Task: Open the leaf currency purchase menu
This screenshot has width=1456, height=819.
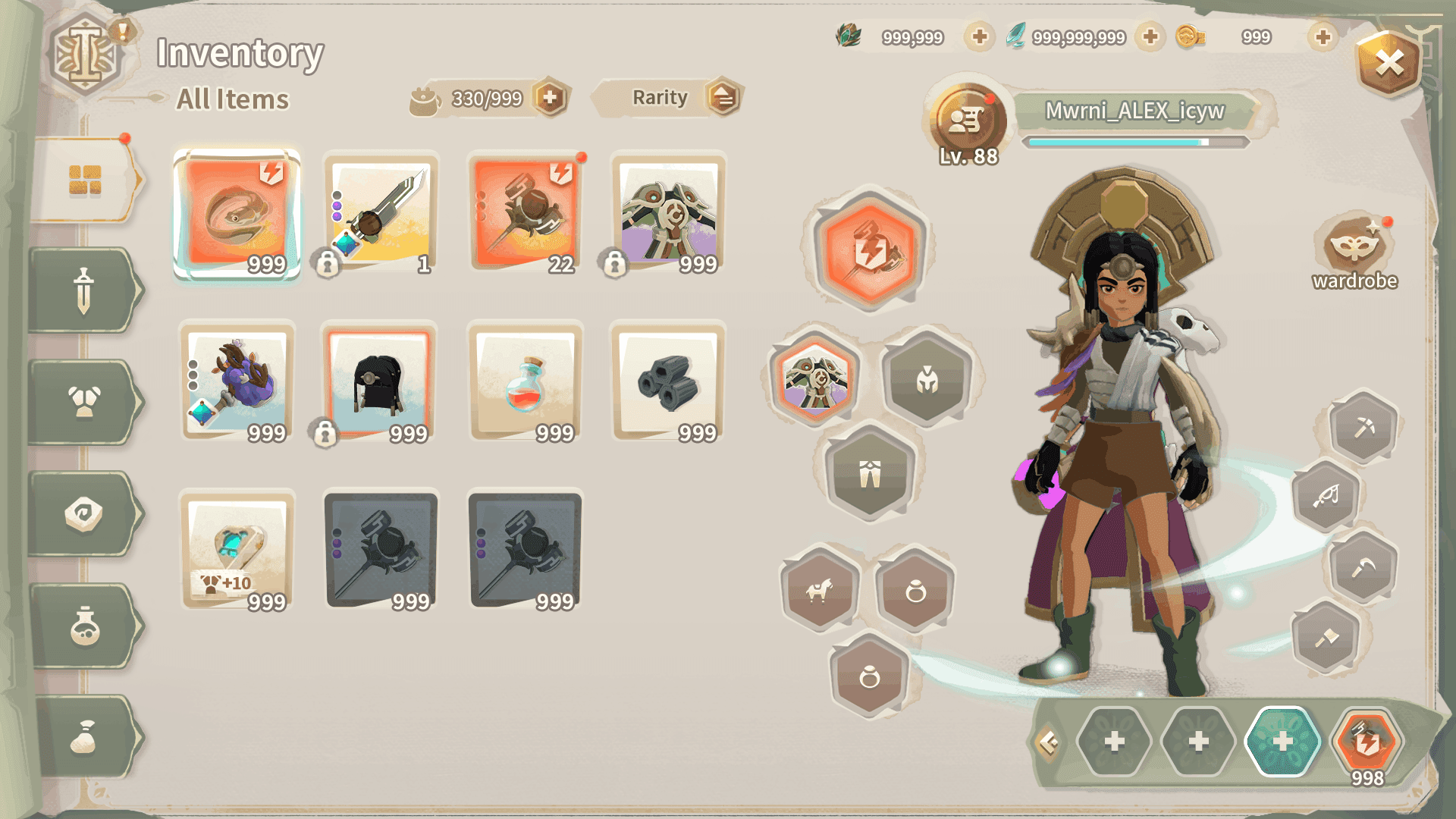Action: (x=978, y=36)
